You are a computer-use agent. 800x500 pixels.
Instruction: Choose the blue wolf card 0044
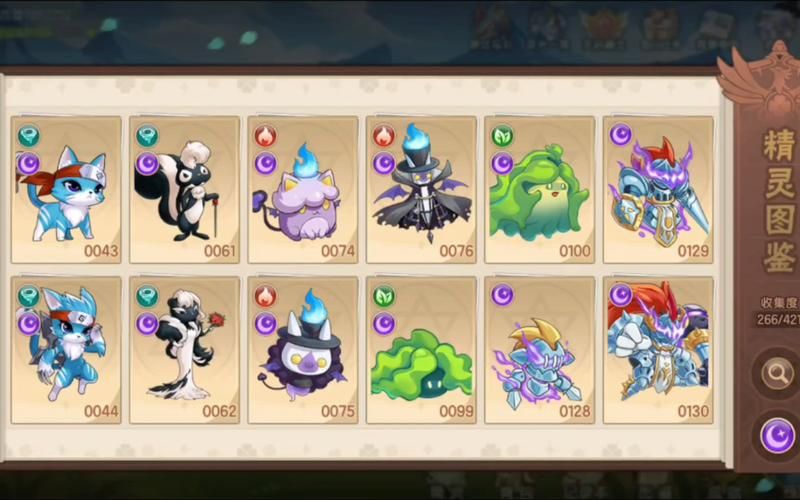click(66, 350)
